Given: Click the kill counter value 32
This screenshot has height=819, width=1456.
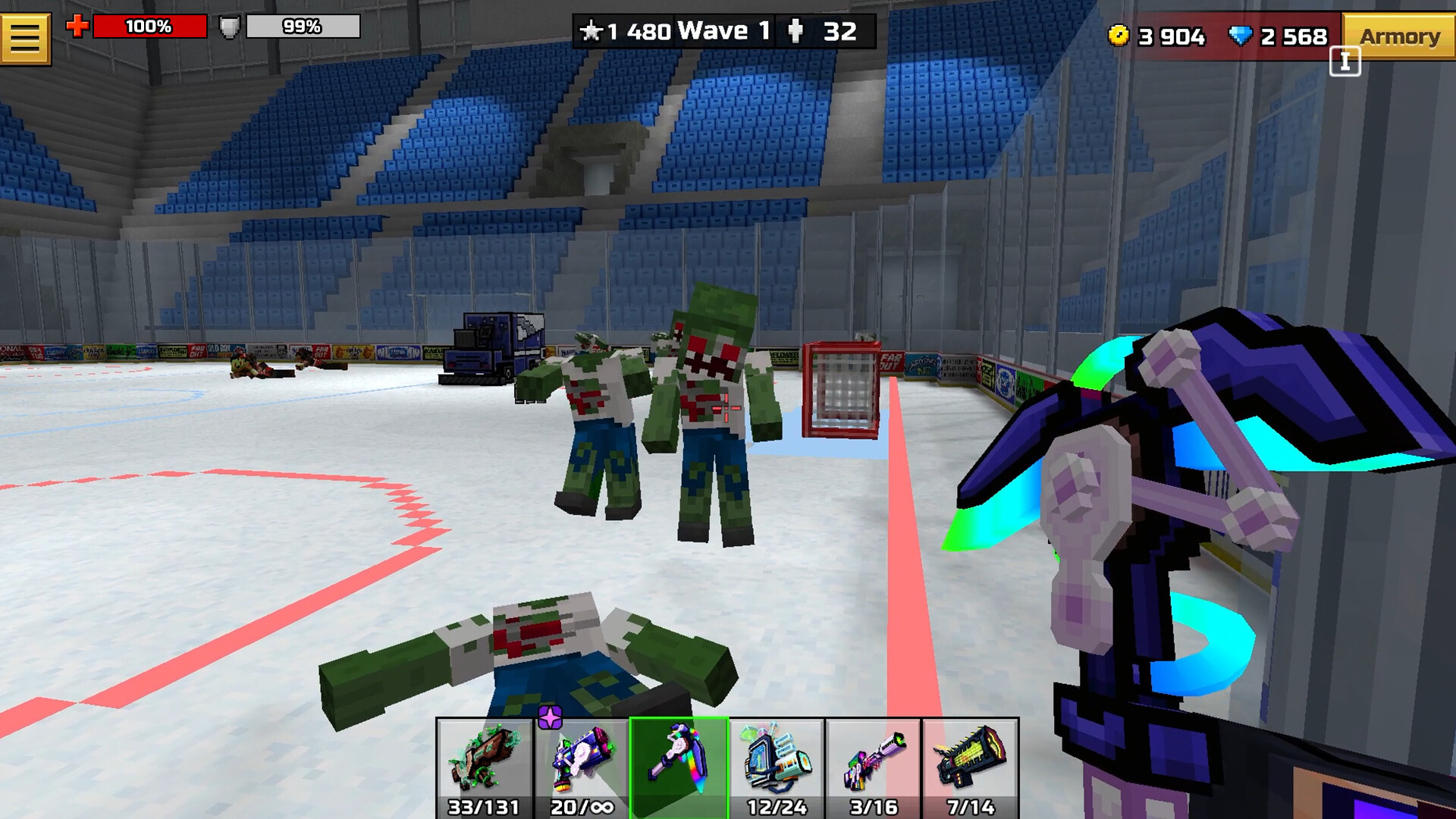Looking at the screenshot, I should pyautogui.click(x=838, y=32).
